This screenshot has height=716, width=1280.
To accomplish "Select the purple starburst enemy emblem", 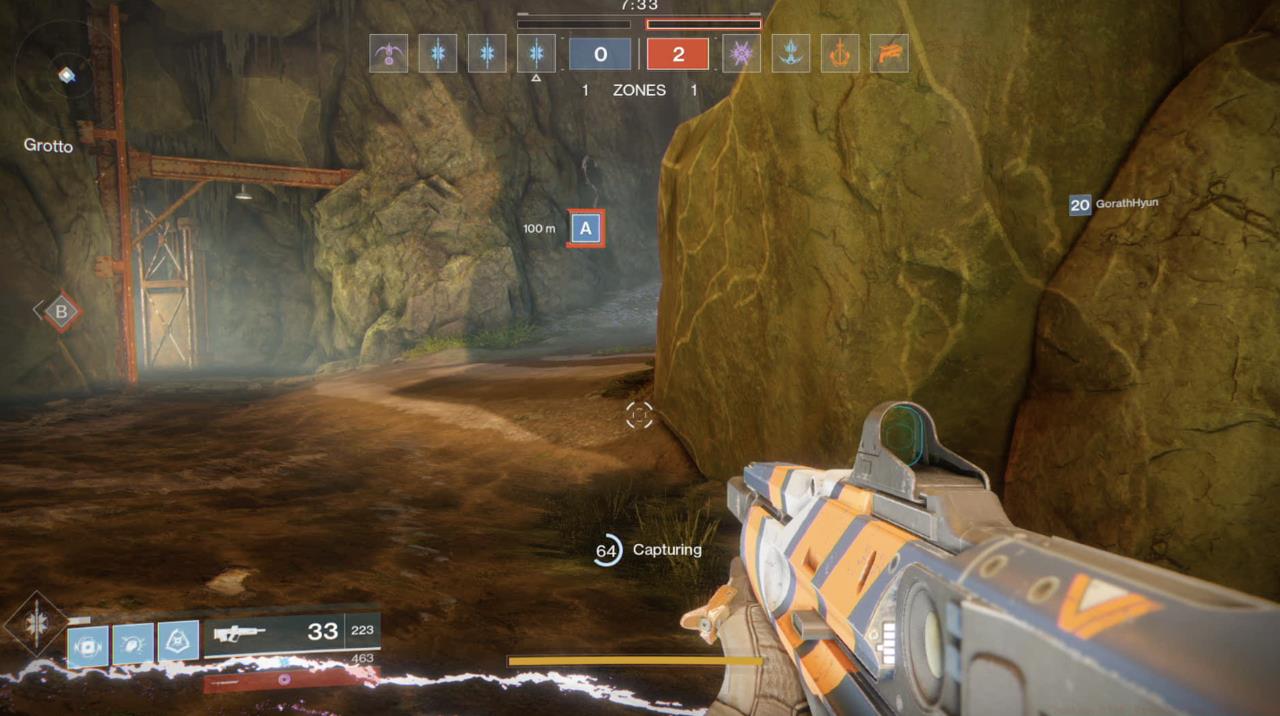I will tap(742, 53).
